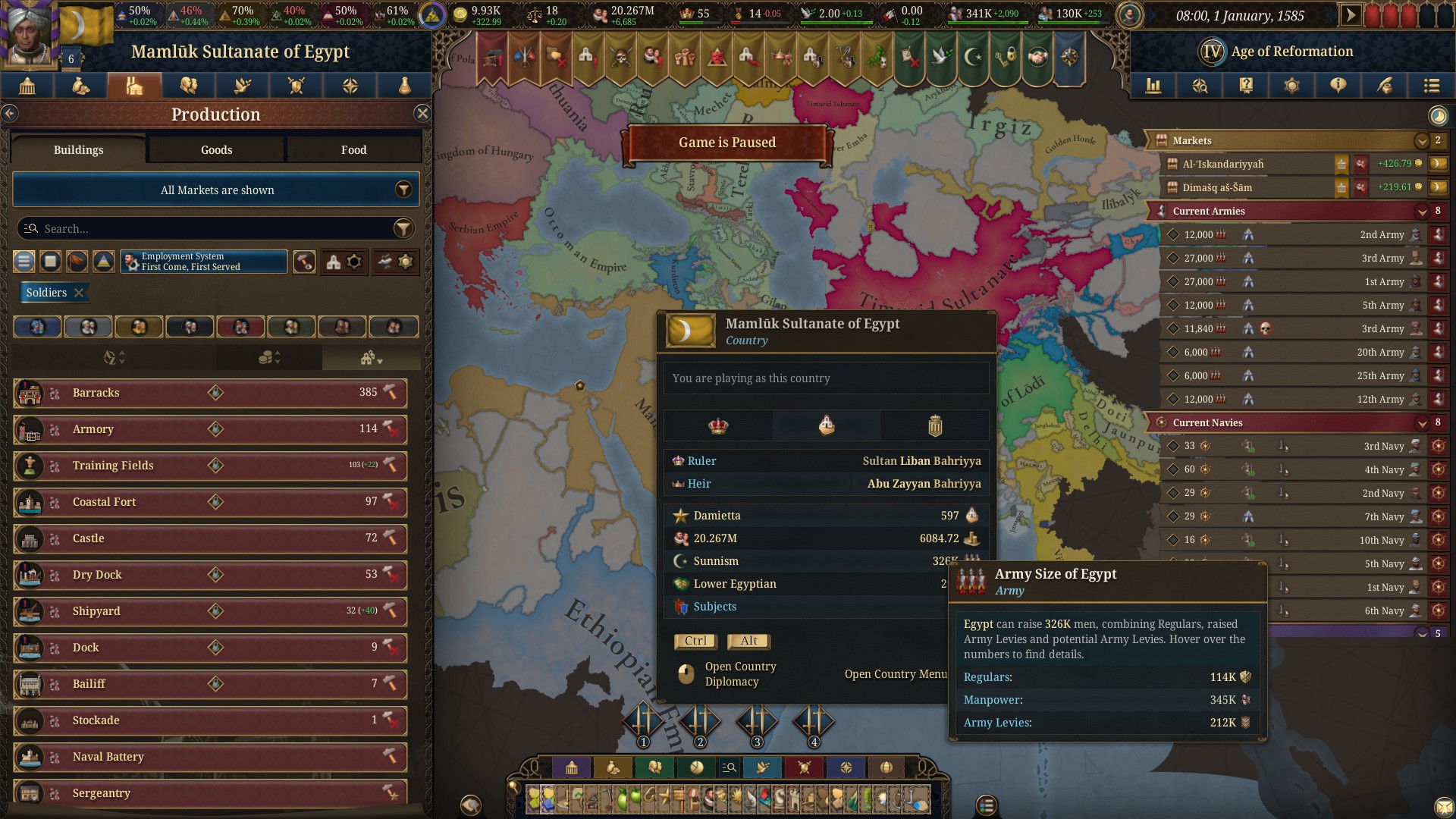Toggle the filter funnel on the search bar

coord(404,228)
